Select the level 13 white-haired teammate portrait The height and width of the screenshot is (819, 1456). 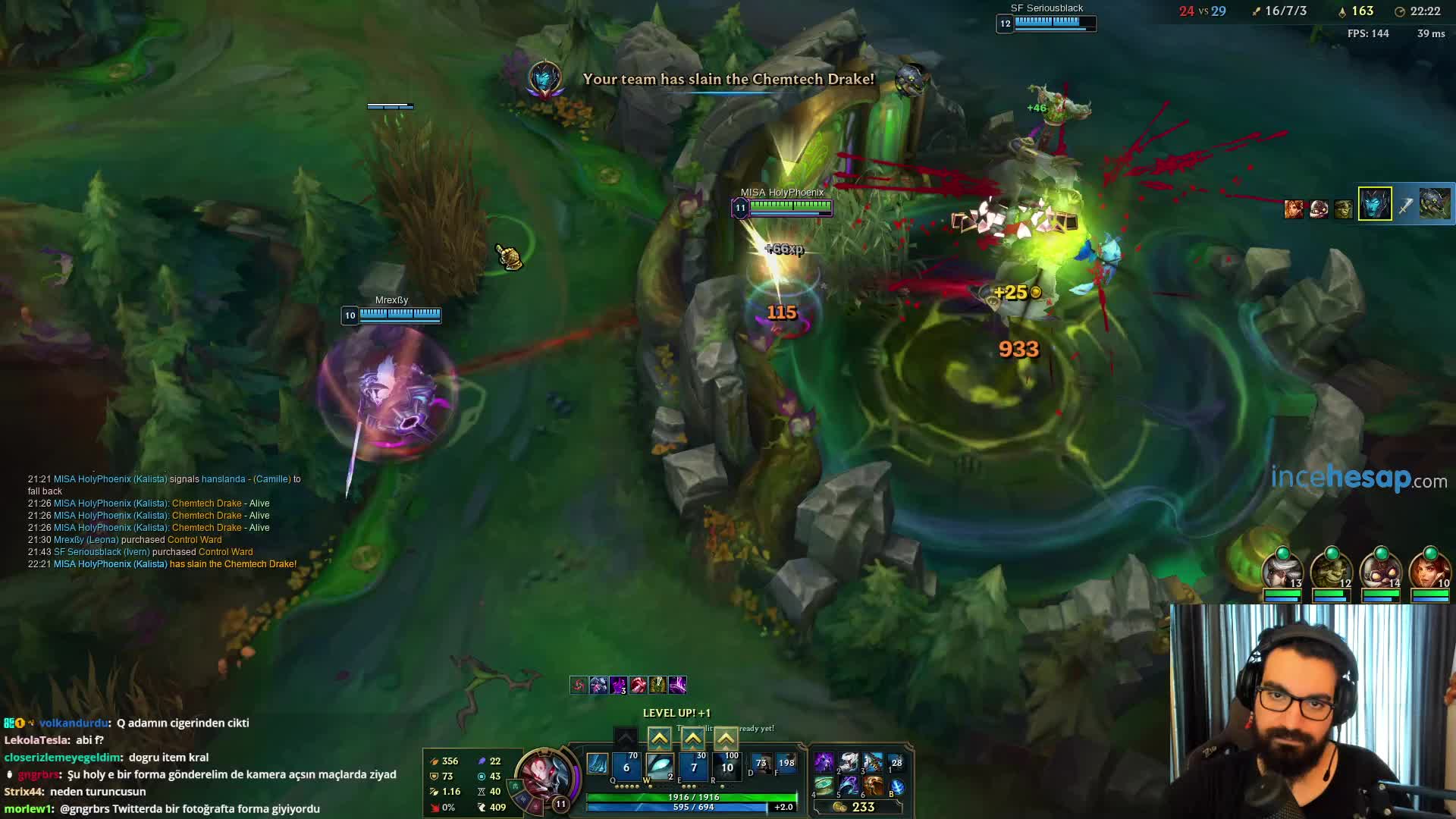coord(1282,570)
